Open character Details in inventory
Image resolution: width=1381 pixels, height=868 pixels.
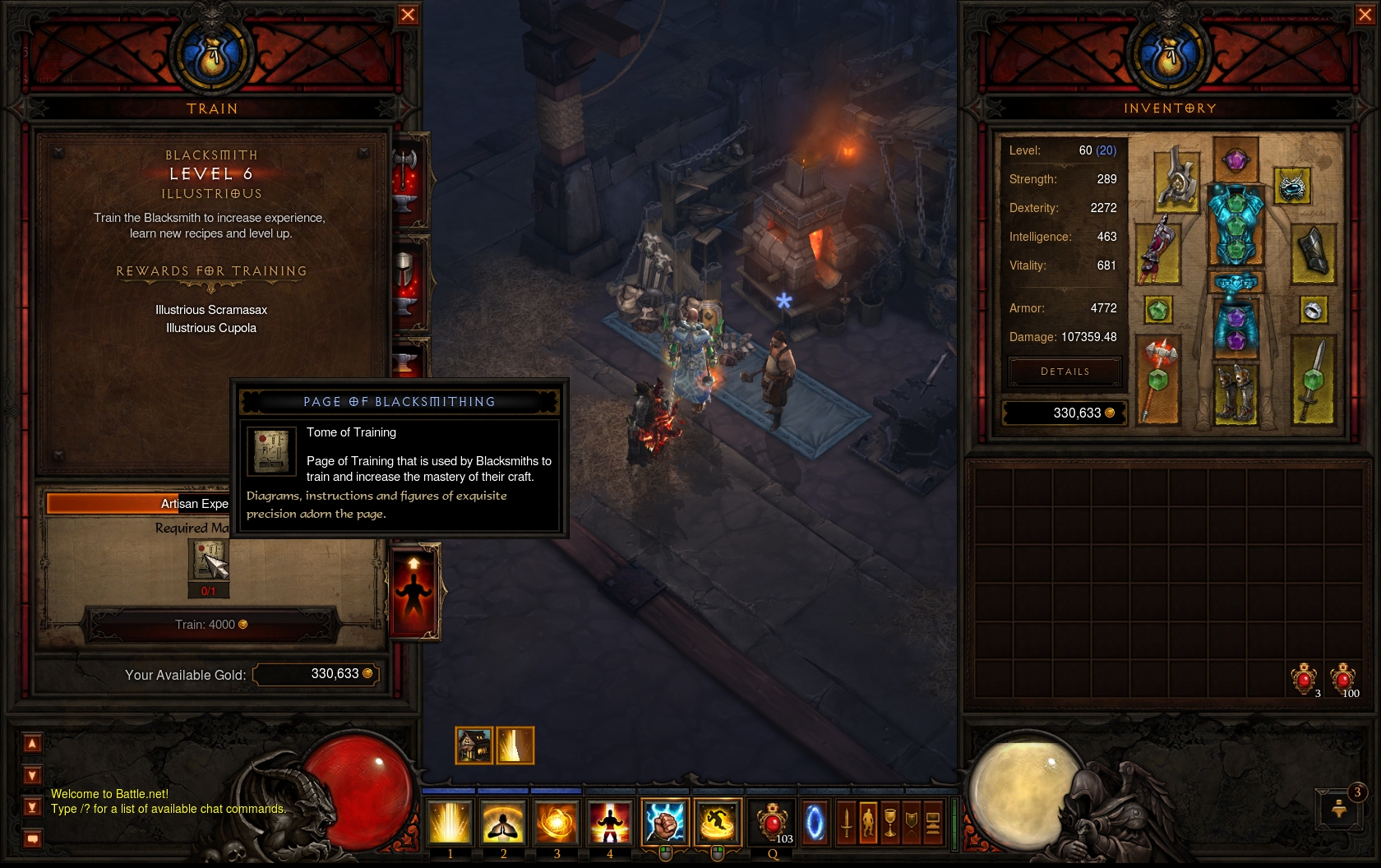[x=1065, y=372]
